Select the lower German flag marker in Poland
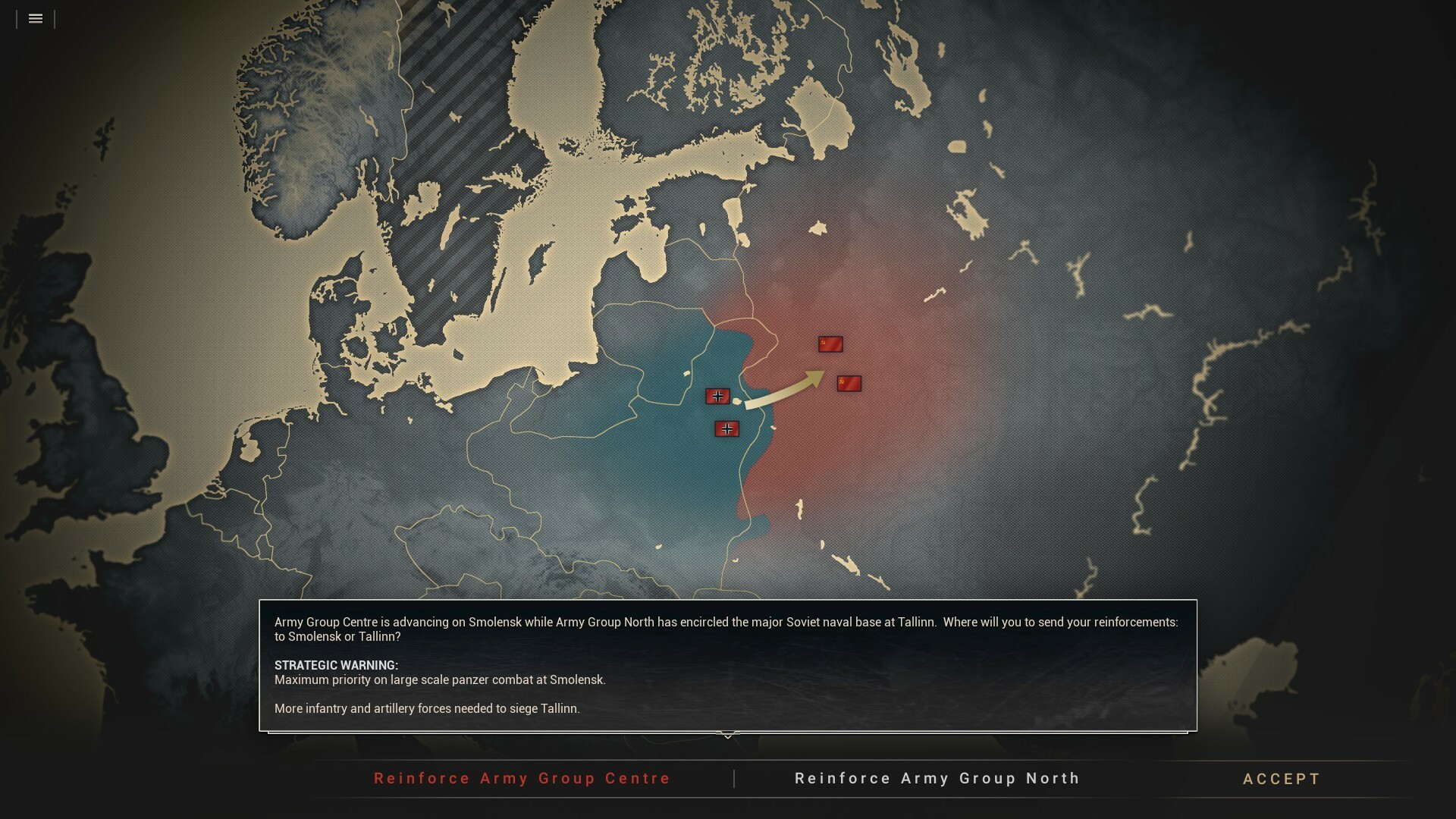 coord(727,428)
